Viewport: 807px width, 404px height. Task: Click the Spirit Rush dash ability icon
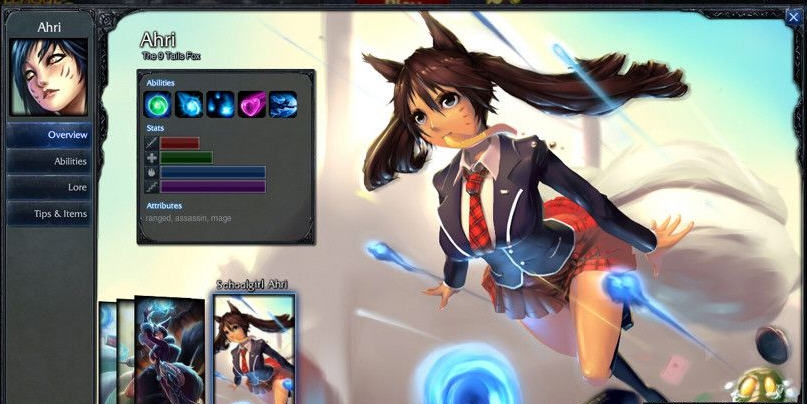point(282,104)
